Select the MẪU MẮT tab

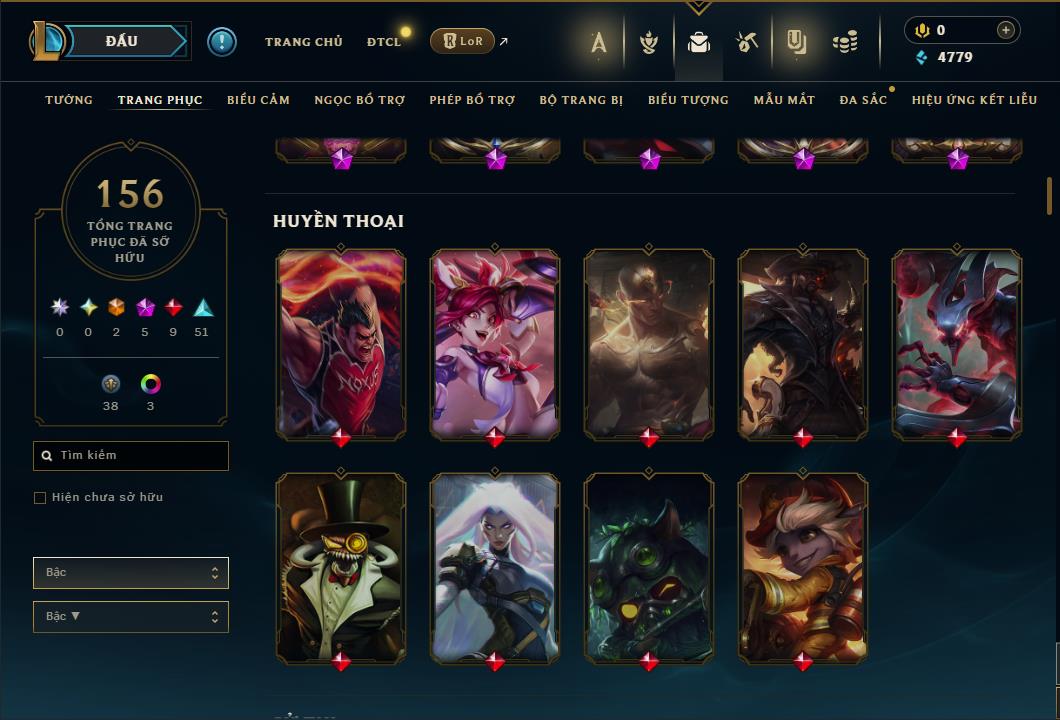784,100
